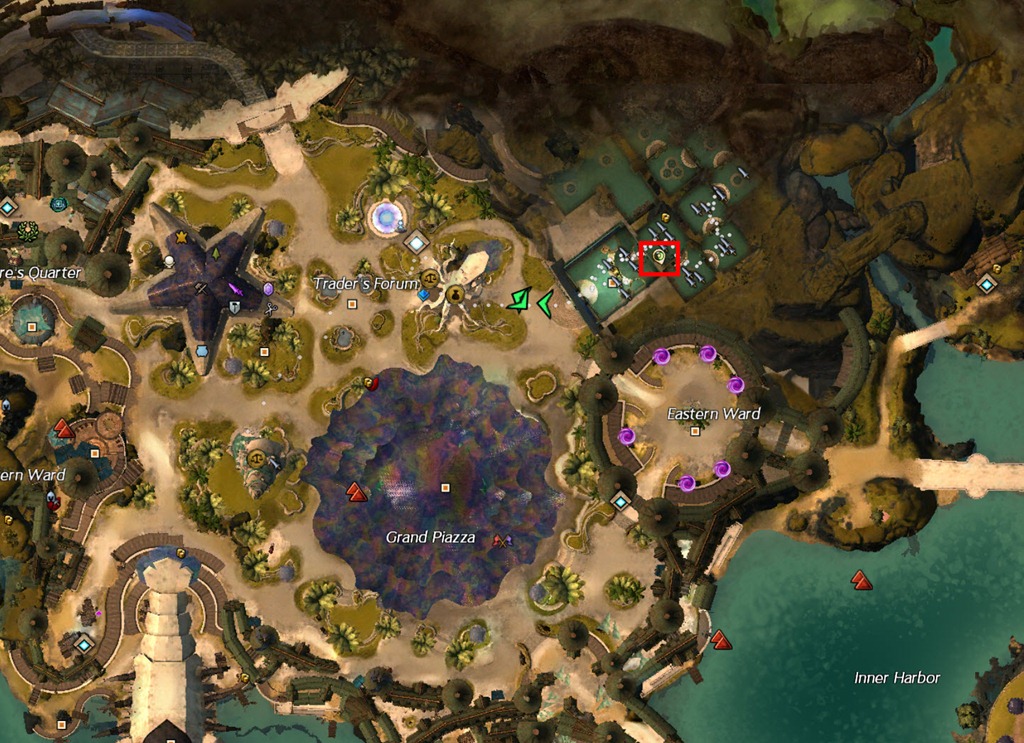Click the red heart marker north of Grand Piazza
This screenshot has width=1024, height=743.
(x=371, y=382)
